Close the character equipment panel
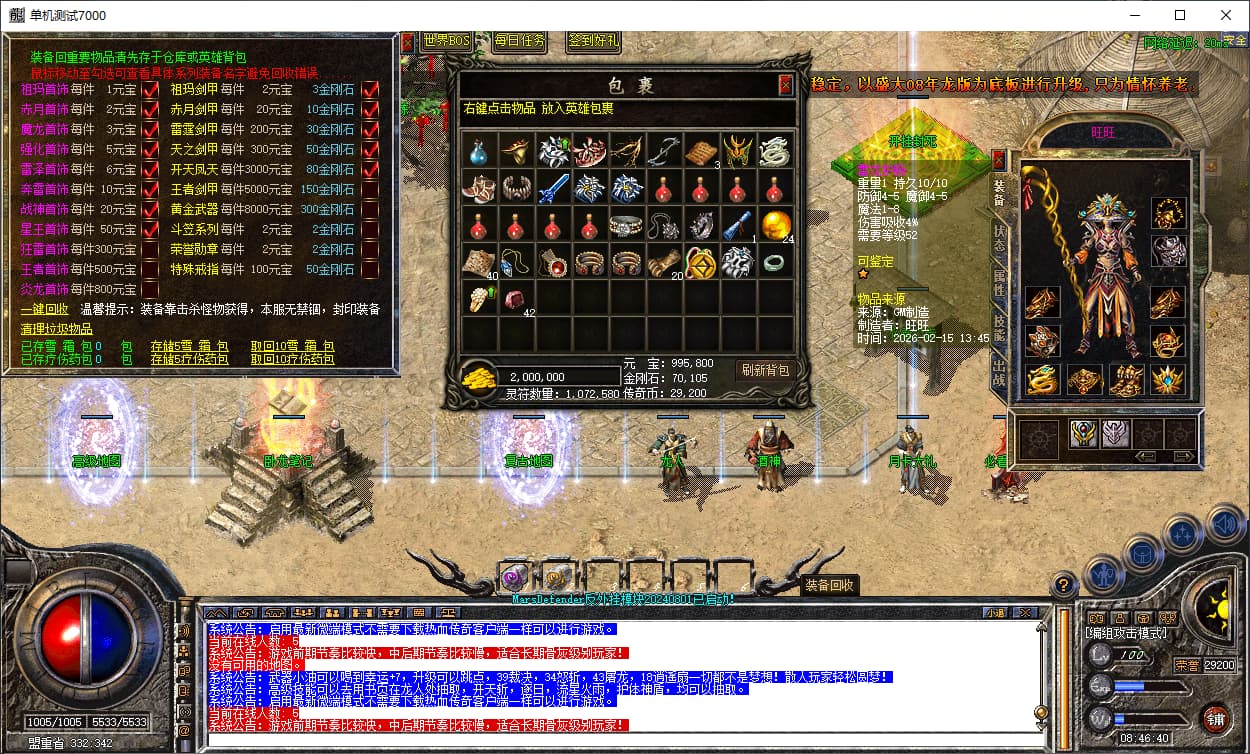Screen dimensions: 1250x754 (998, 159)
